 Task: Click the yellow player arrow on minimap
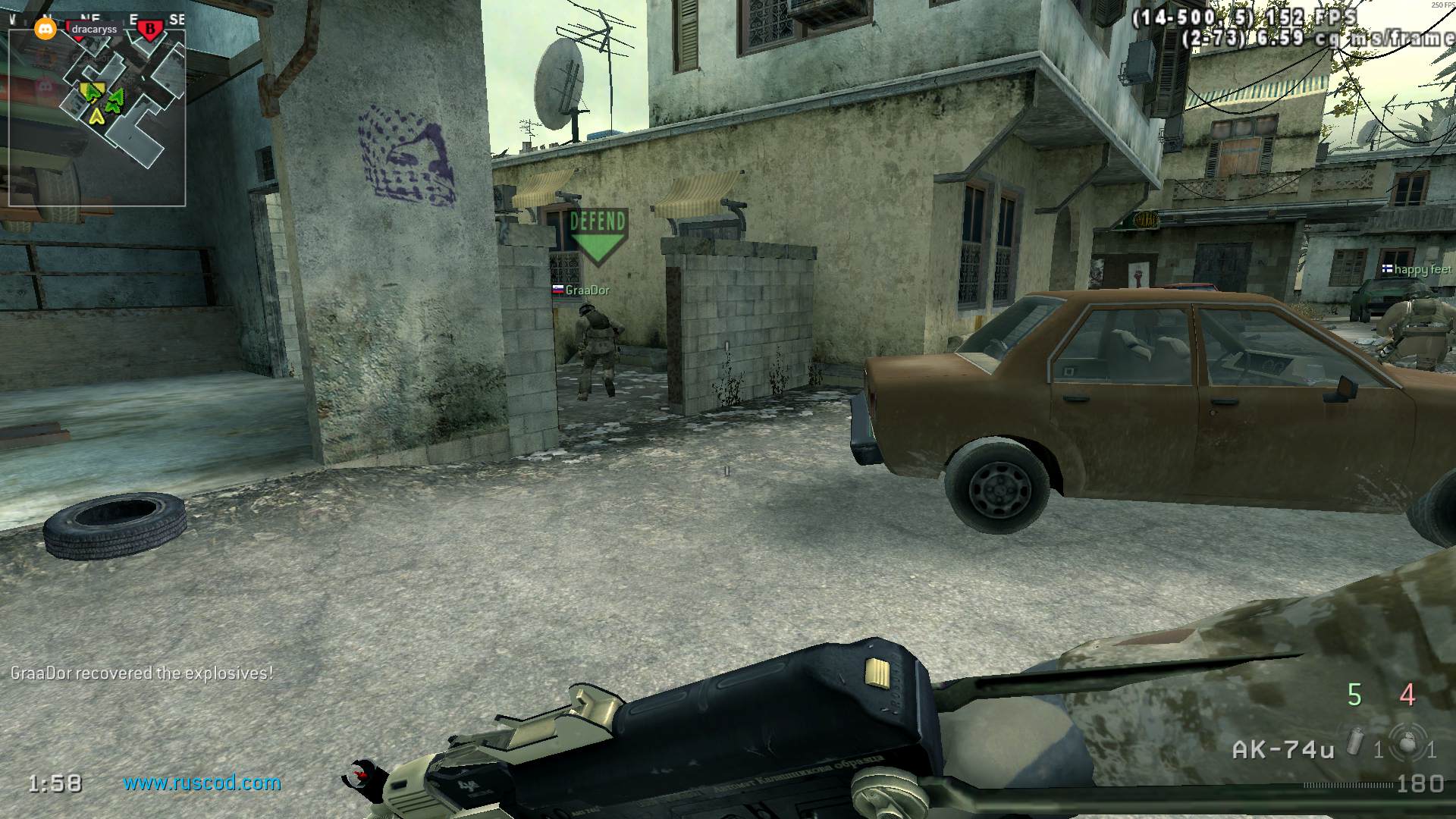coord(96,116)
